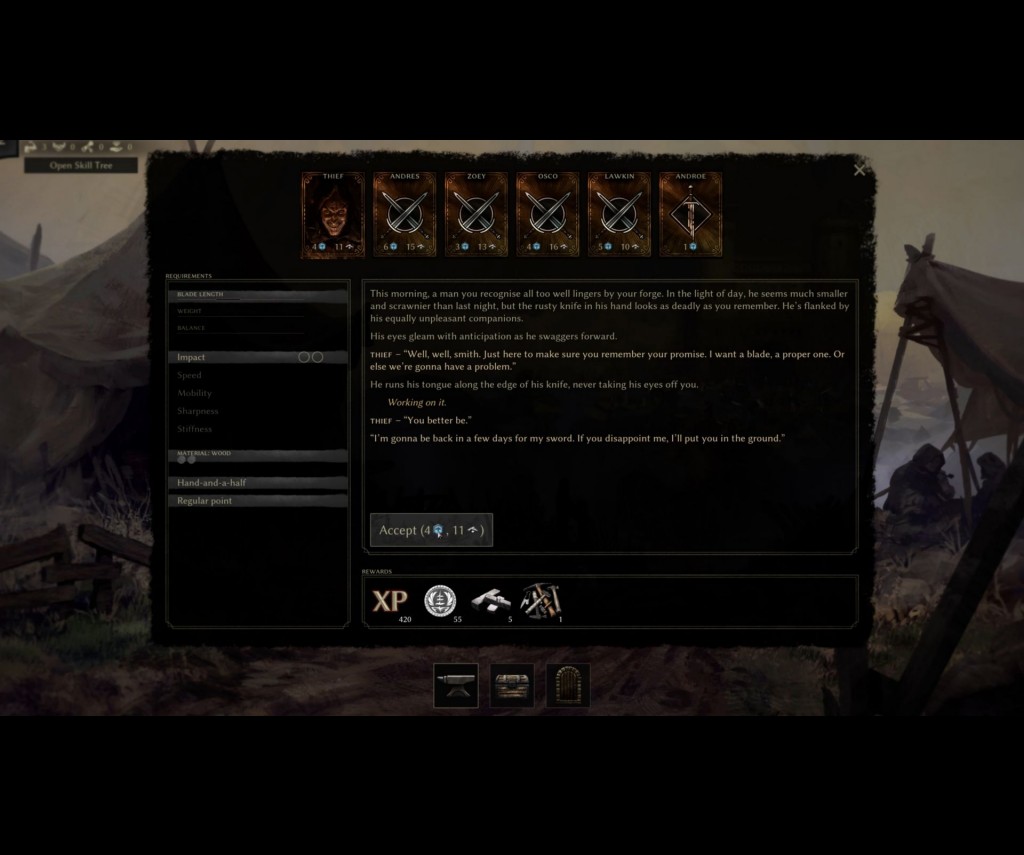The width and height of the screenshot is (1024, 855).
Task: Select the Hand-and-a-half requirement row
Action: click(x=258, y=483)
